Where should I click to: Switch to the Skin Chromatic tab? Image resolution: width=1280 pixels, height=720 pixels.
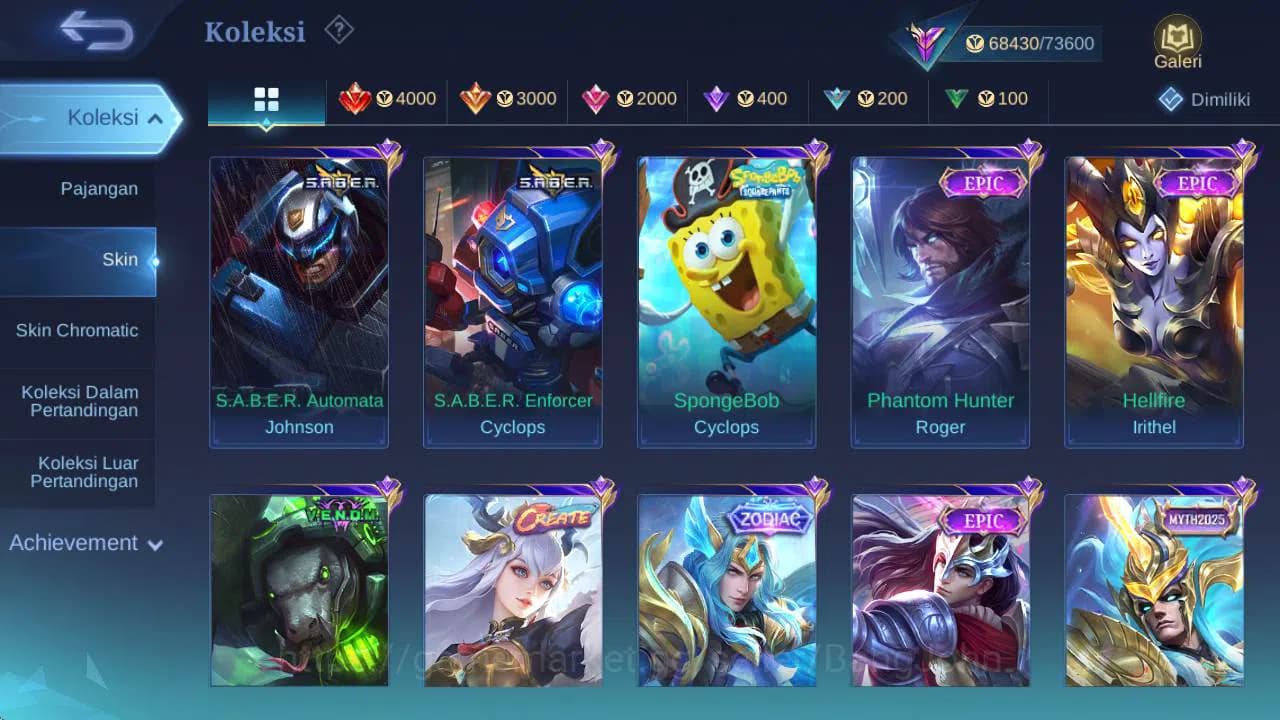click(x=78, y=330)
